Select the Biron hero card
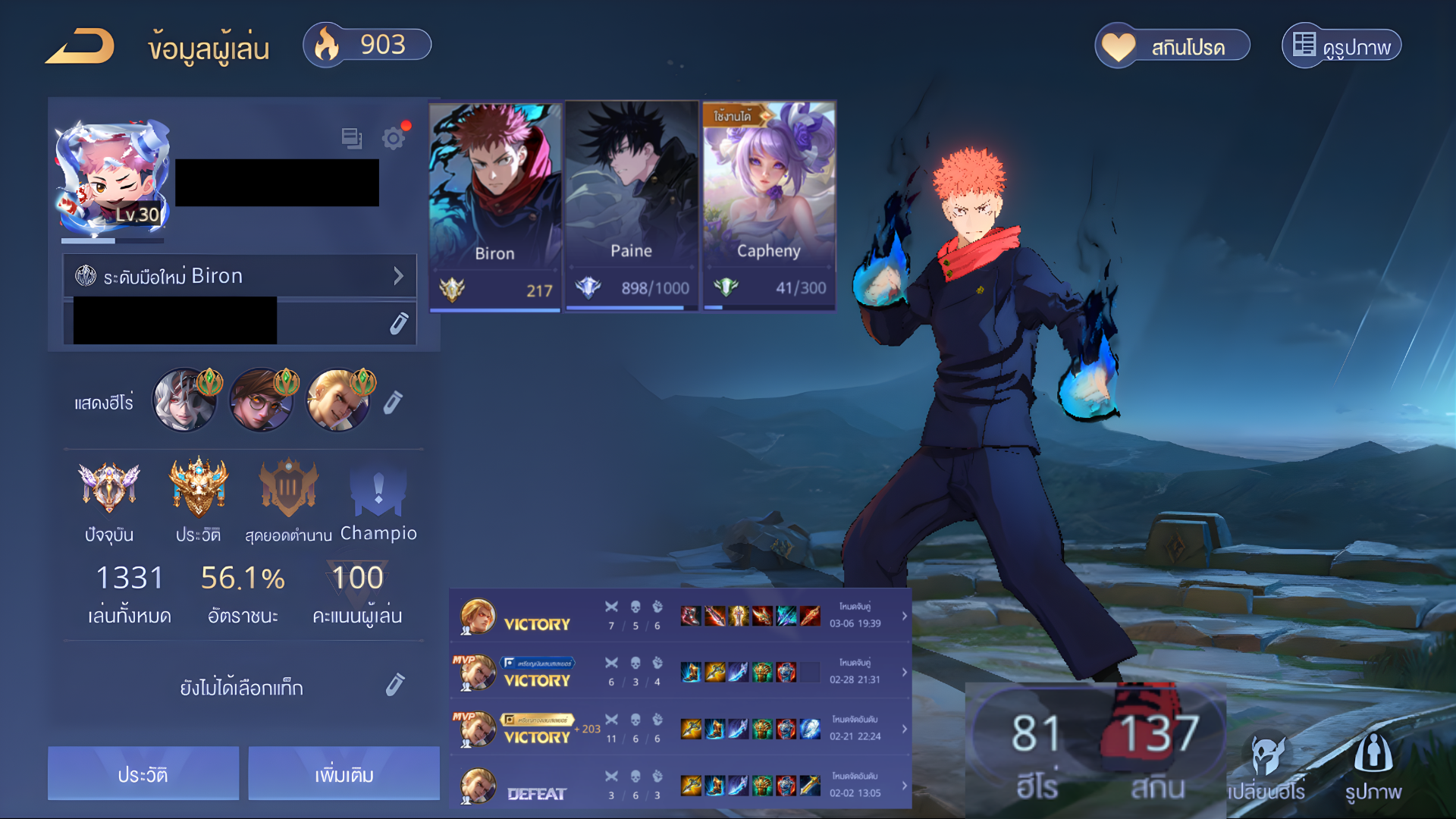 (494, 206)
